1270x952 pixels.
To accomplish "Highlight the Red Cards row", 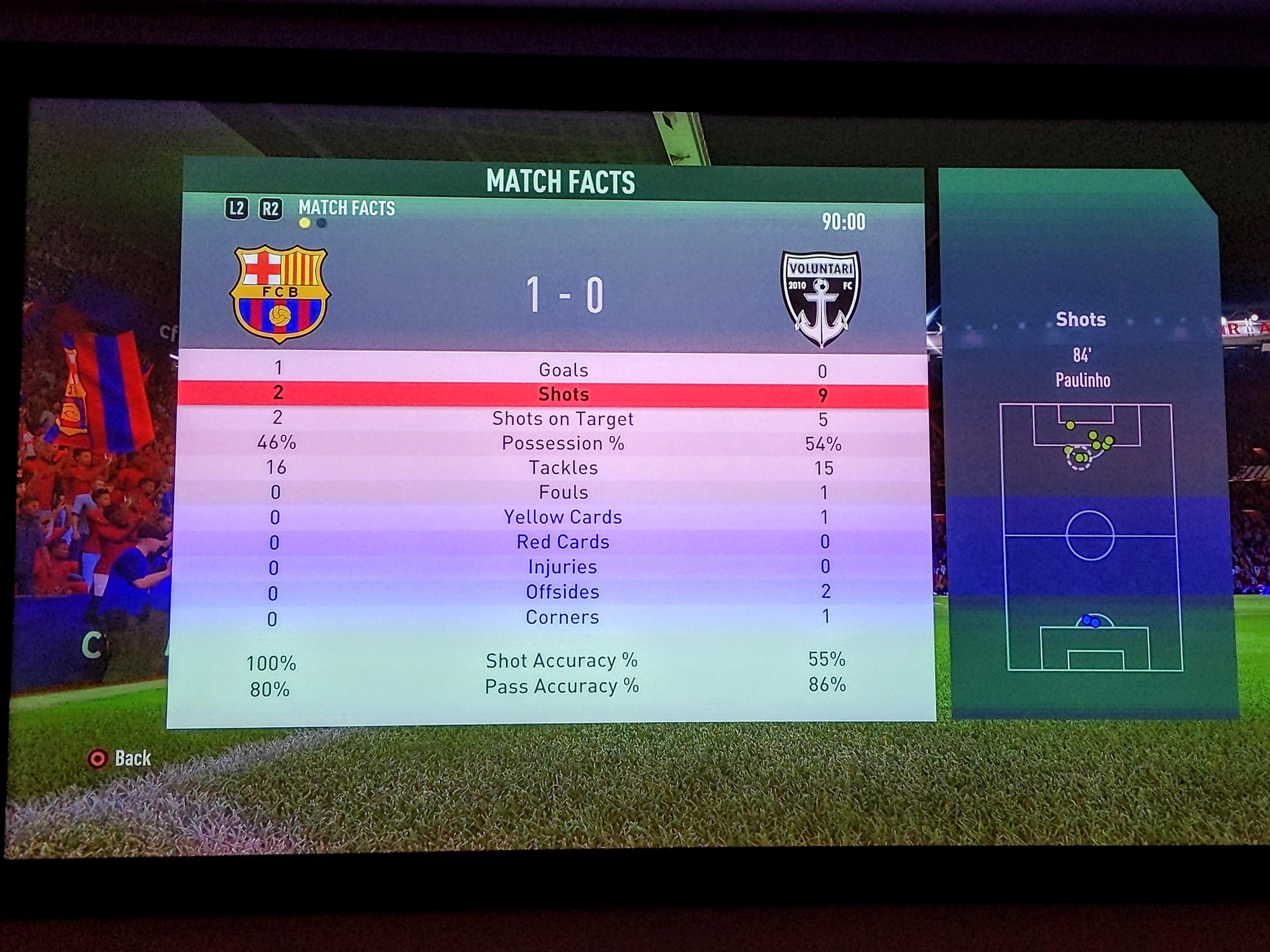I will point(562,542).
